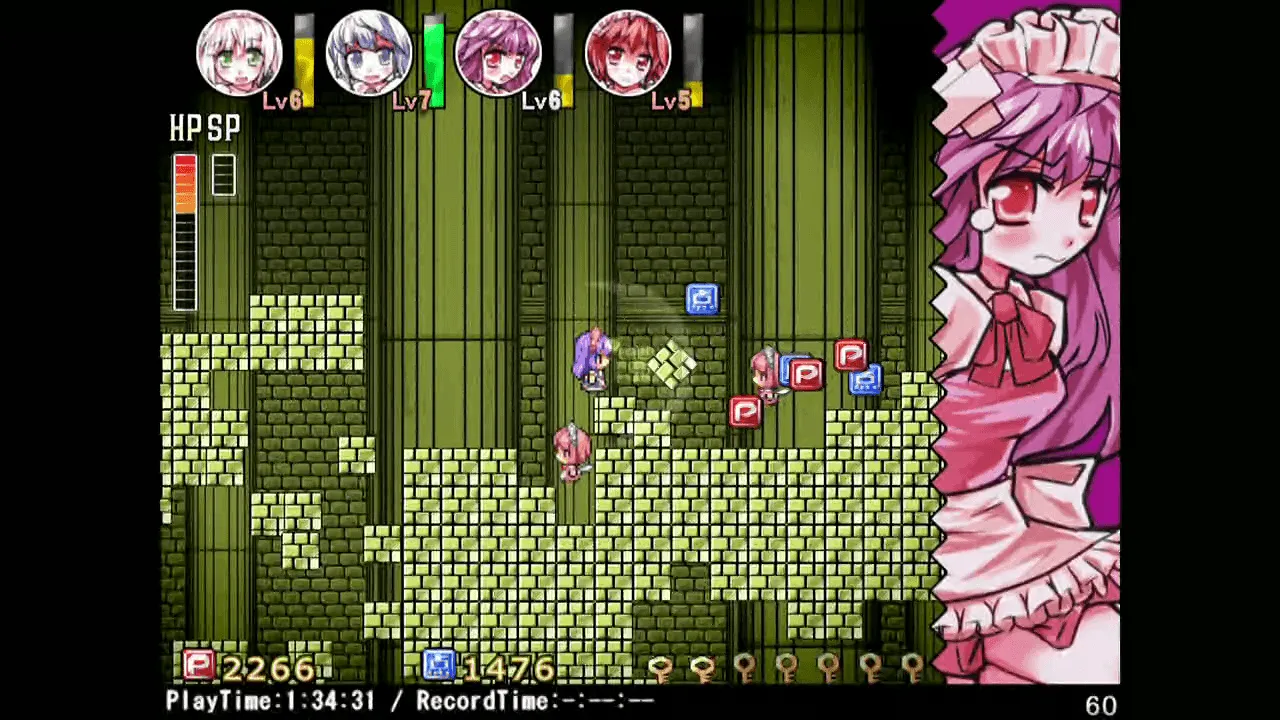Click the floating blue block above the platform
The image size is (1280, 720).
click(x=702, y=297)
